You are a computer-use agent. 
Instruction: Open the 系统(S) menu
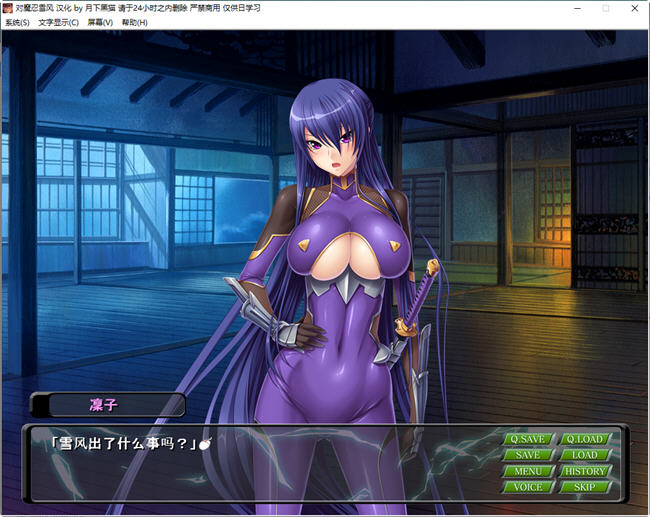17,22
